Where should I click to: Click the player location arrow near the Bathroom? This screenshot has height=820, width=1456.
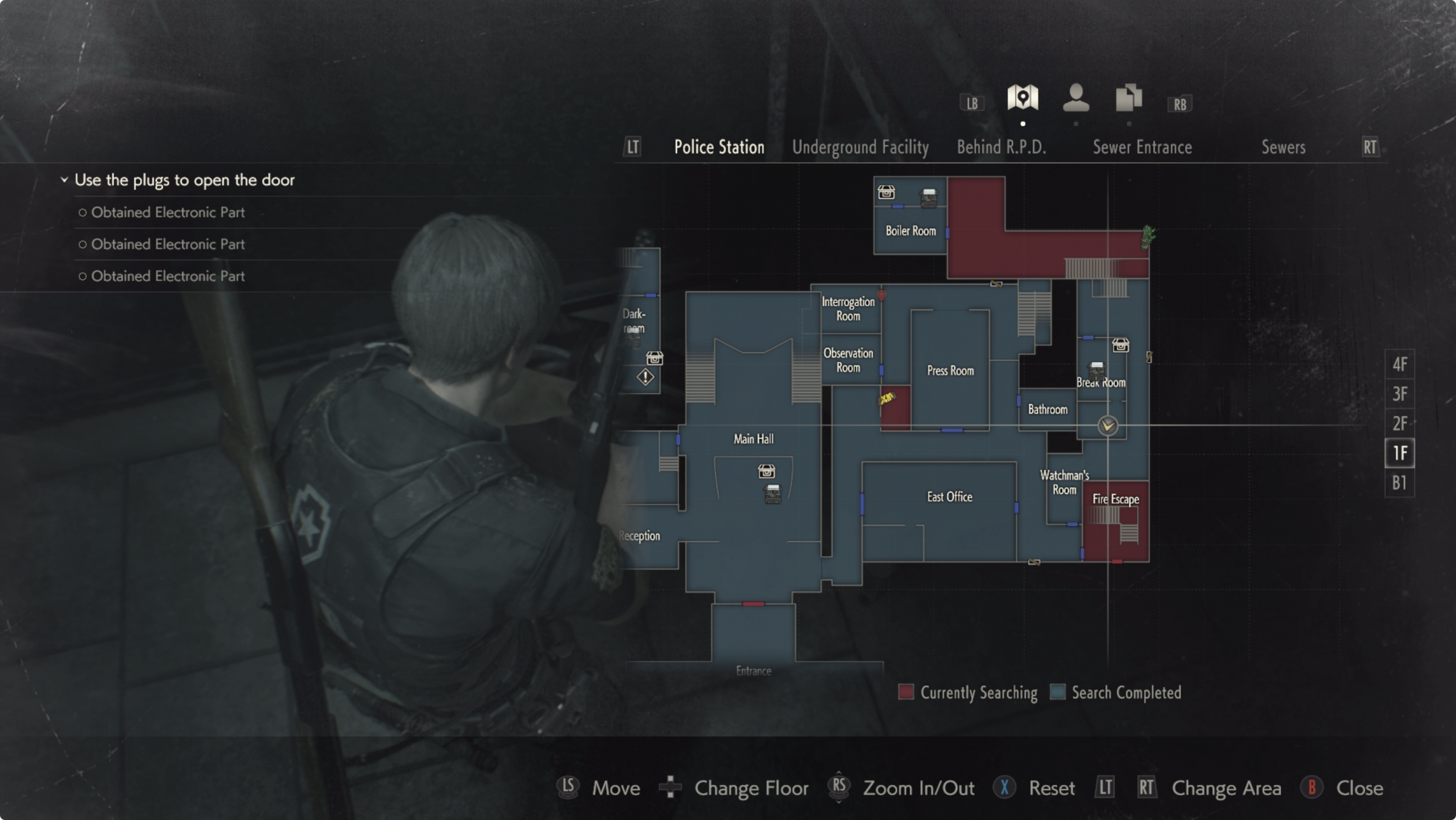[x=1107, y=425]
